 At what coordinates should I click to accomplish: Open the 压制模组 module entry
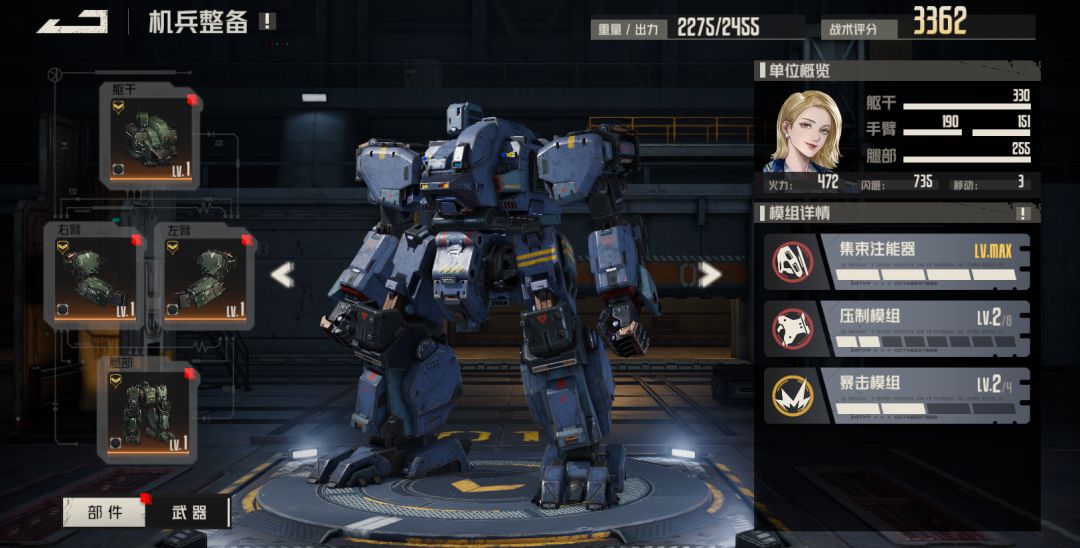coord(897,328)
